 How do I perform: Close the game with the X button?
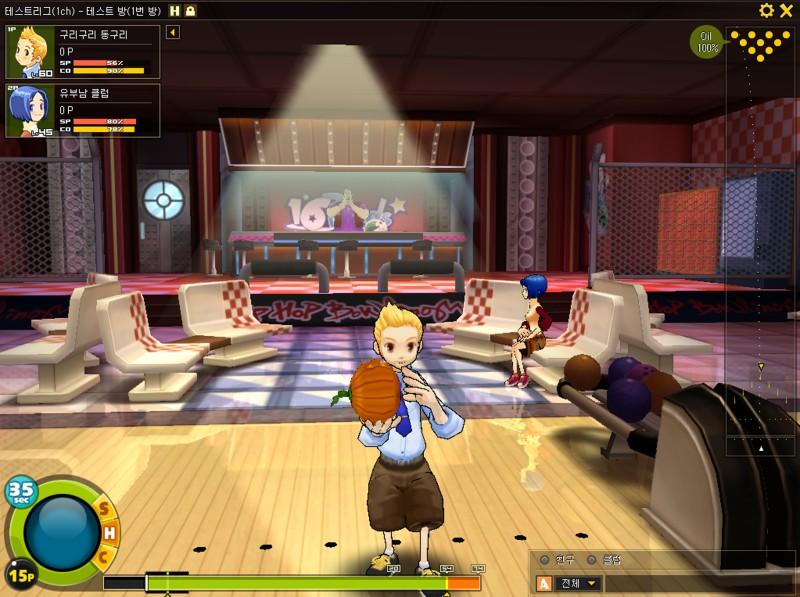786,10
